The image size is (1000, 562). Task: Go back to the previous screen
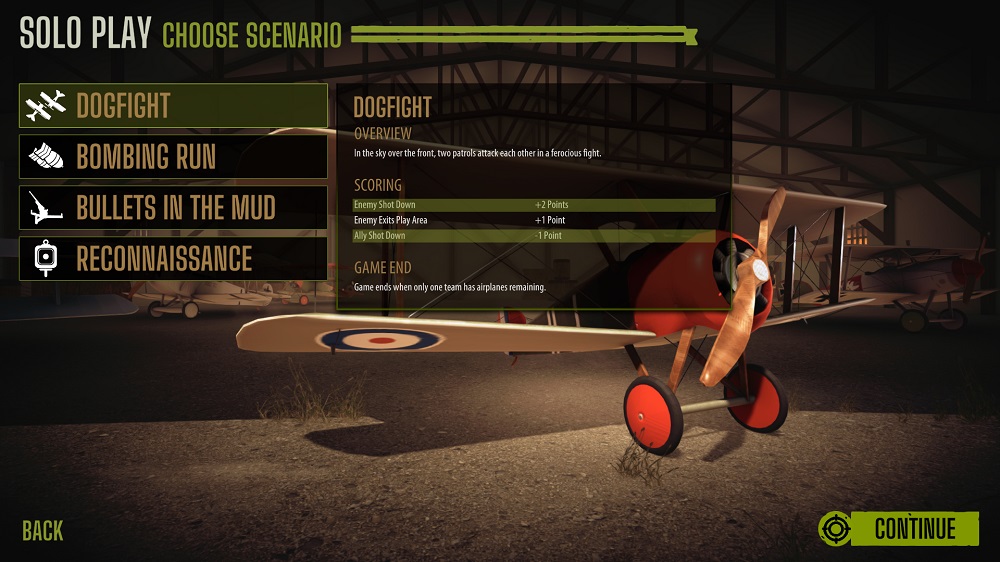42,531
